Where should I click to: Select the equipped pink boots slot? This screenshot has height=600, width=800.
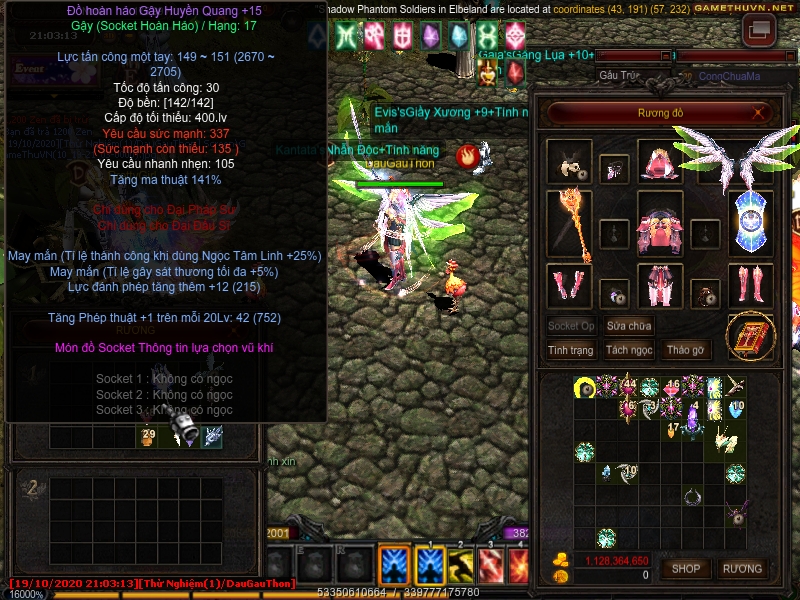(x=749, y=286)
